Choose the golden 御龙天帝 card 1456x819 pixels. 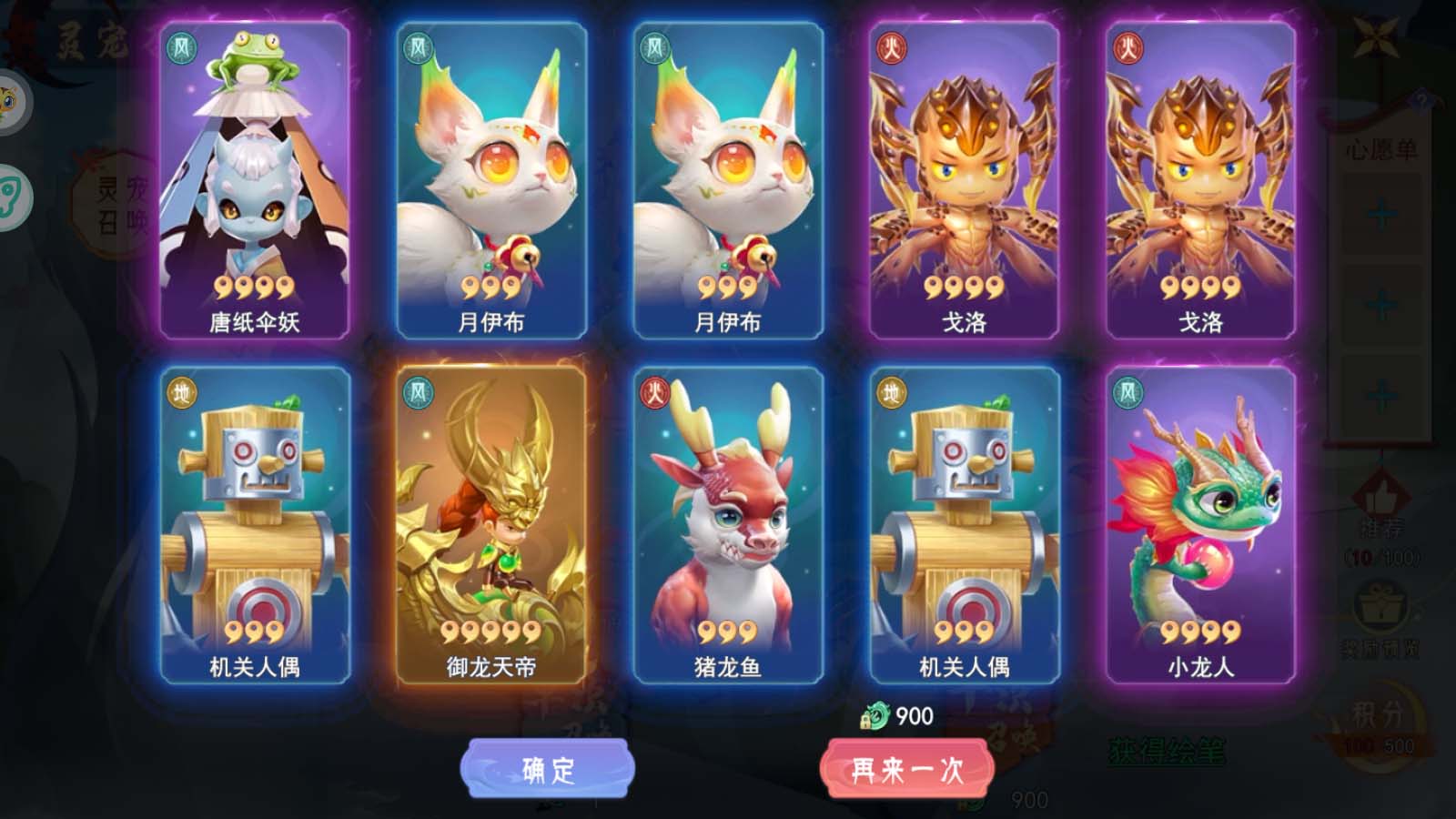pos(491,525)
